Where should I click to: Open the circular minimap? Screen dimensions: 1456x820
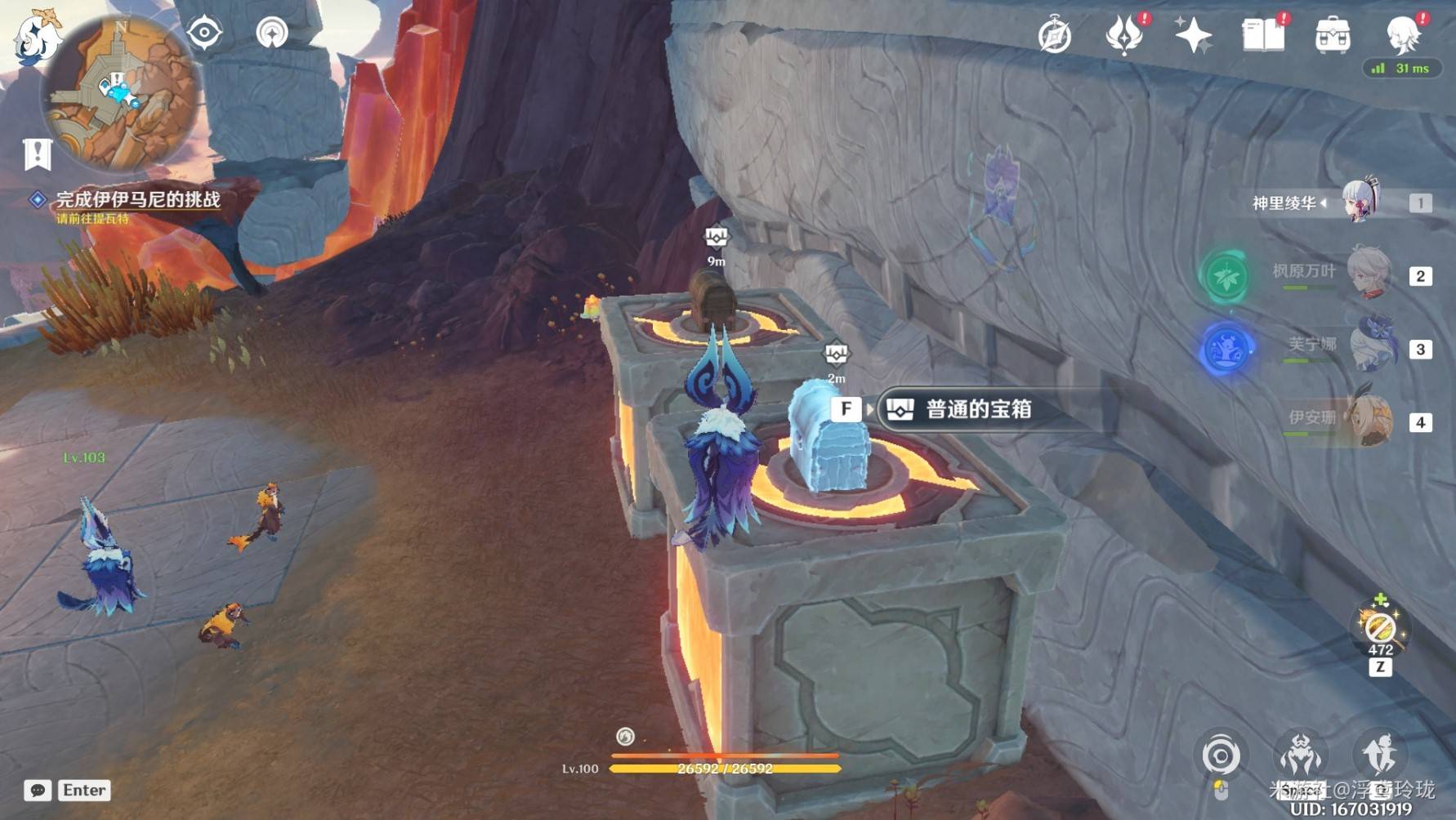pyautogui.click(x=120, y=91)
